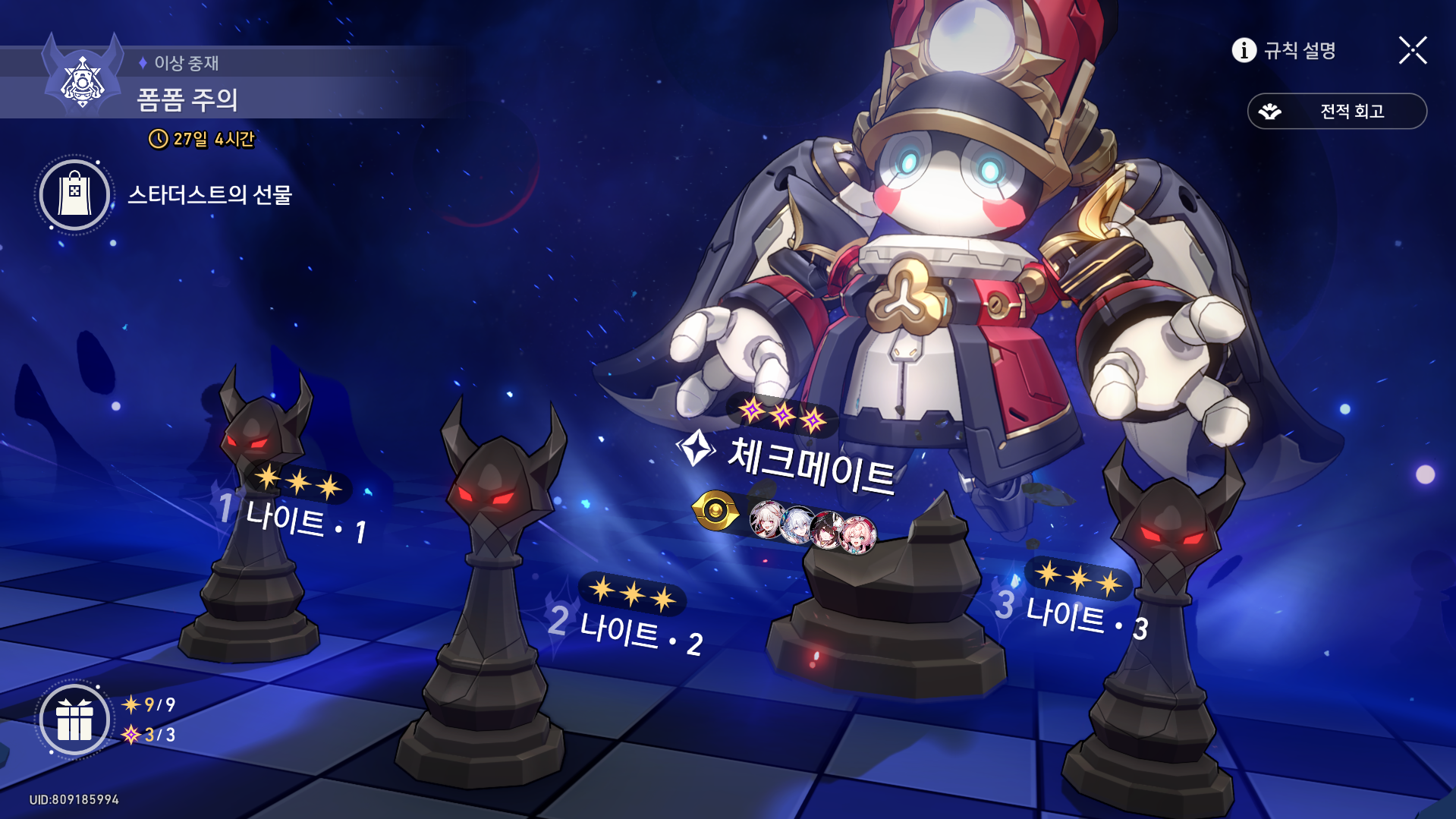Screen dimensions: 1456x819
Task: Click the silver-haired character portrait
Action: coord(795,524)
